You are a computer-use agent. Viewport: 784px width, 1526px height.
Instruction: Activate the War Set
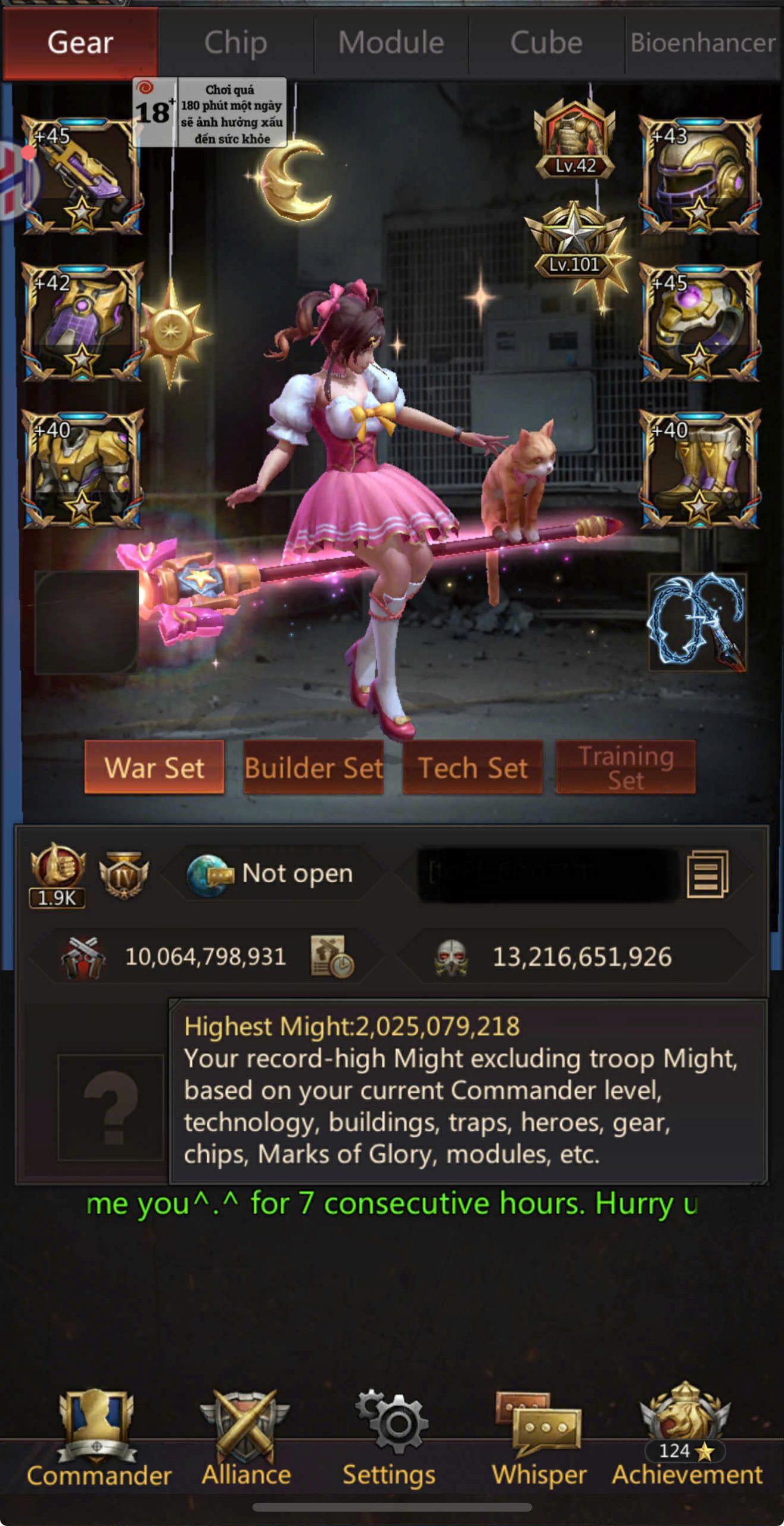pyautogui.click(x=154, y=767)
